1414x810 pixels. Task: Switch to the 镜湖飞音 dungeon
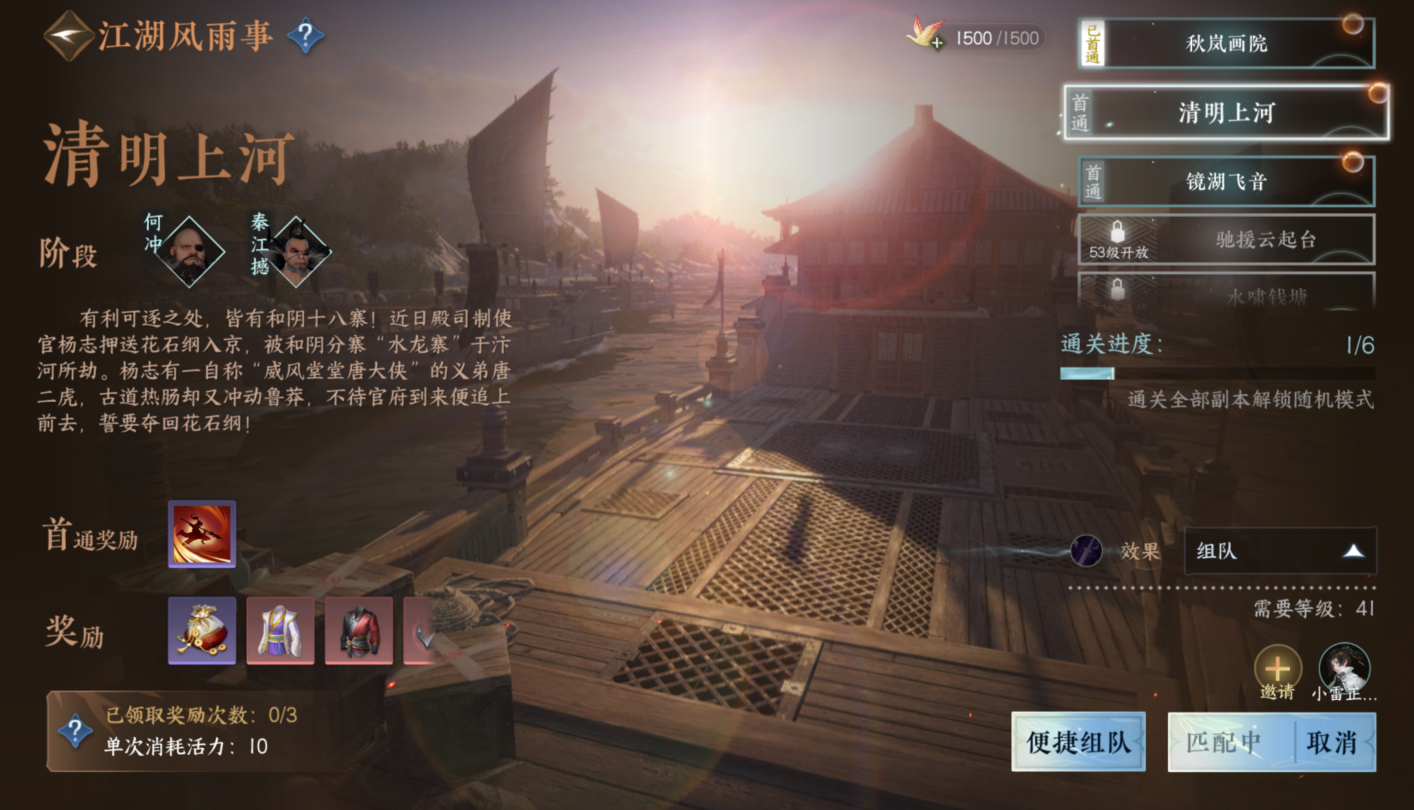click(1226, 181)
